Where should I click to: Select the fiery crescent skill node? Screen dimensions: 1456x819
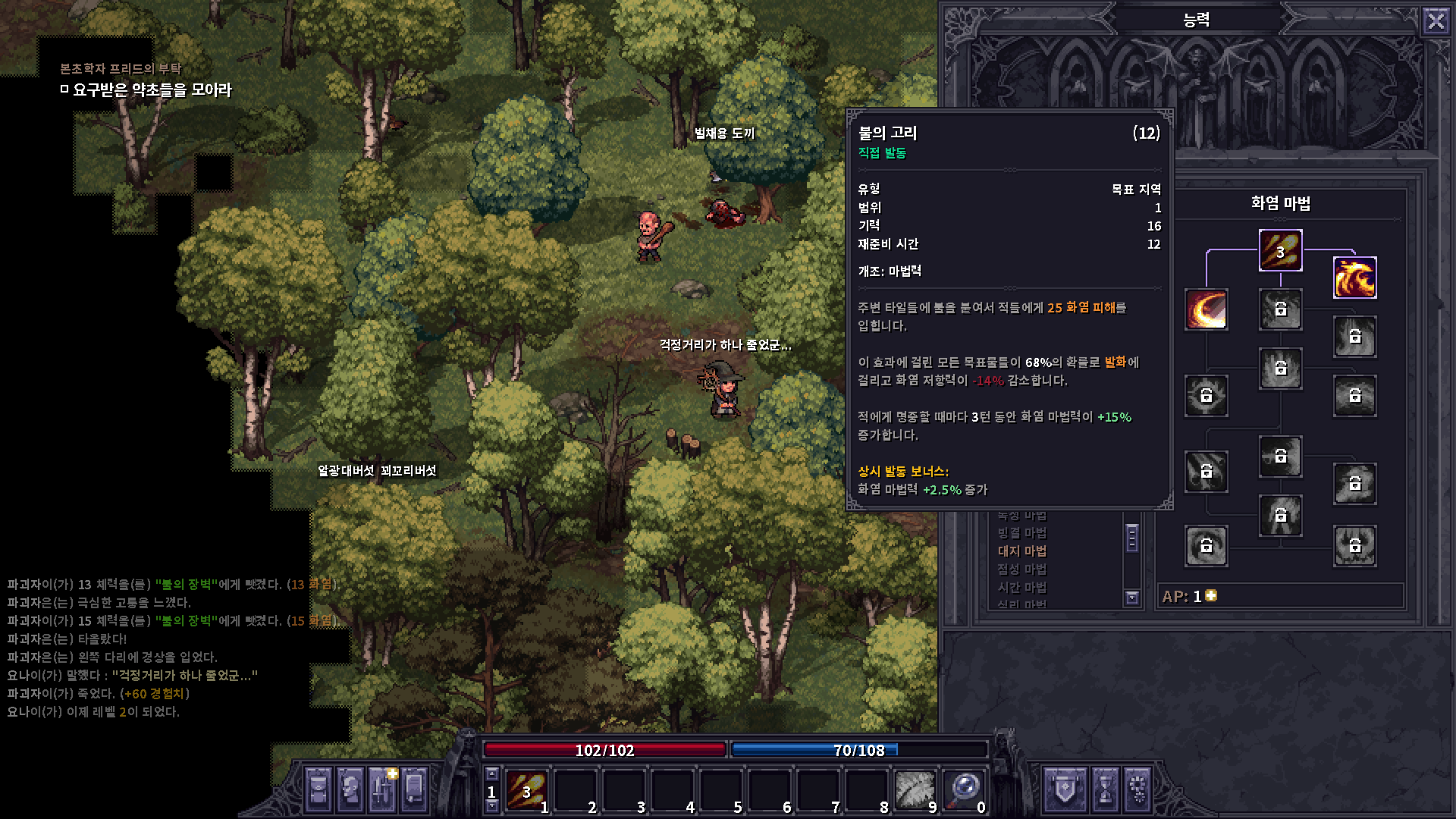(1206, 309)
